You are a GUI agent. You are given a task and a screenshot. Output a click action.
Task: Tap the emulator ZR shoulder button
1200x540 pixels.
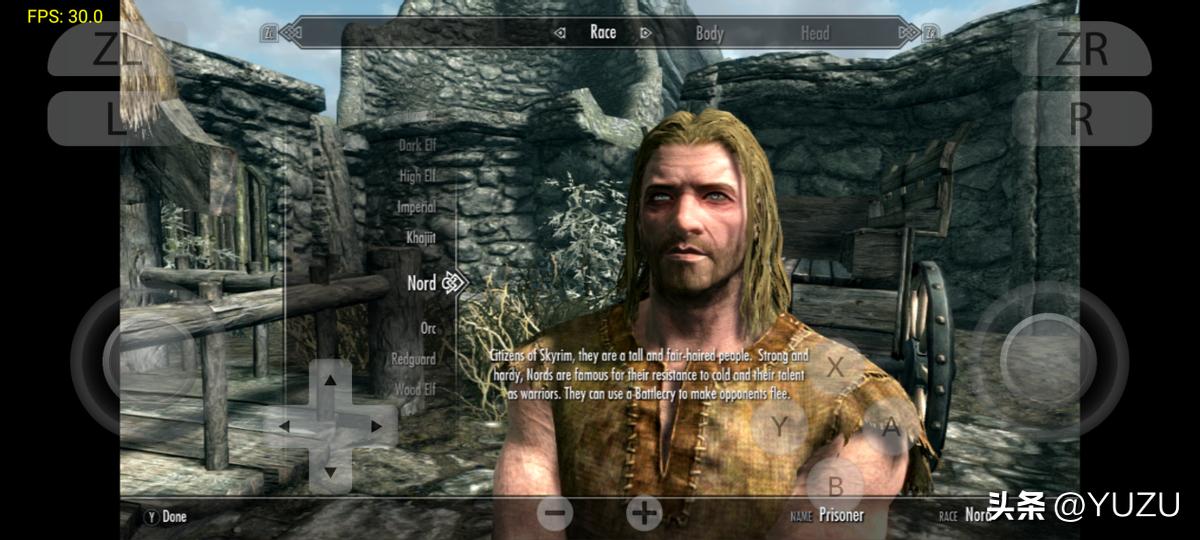[x=1081, y=48]
